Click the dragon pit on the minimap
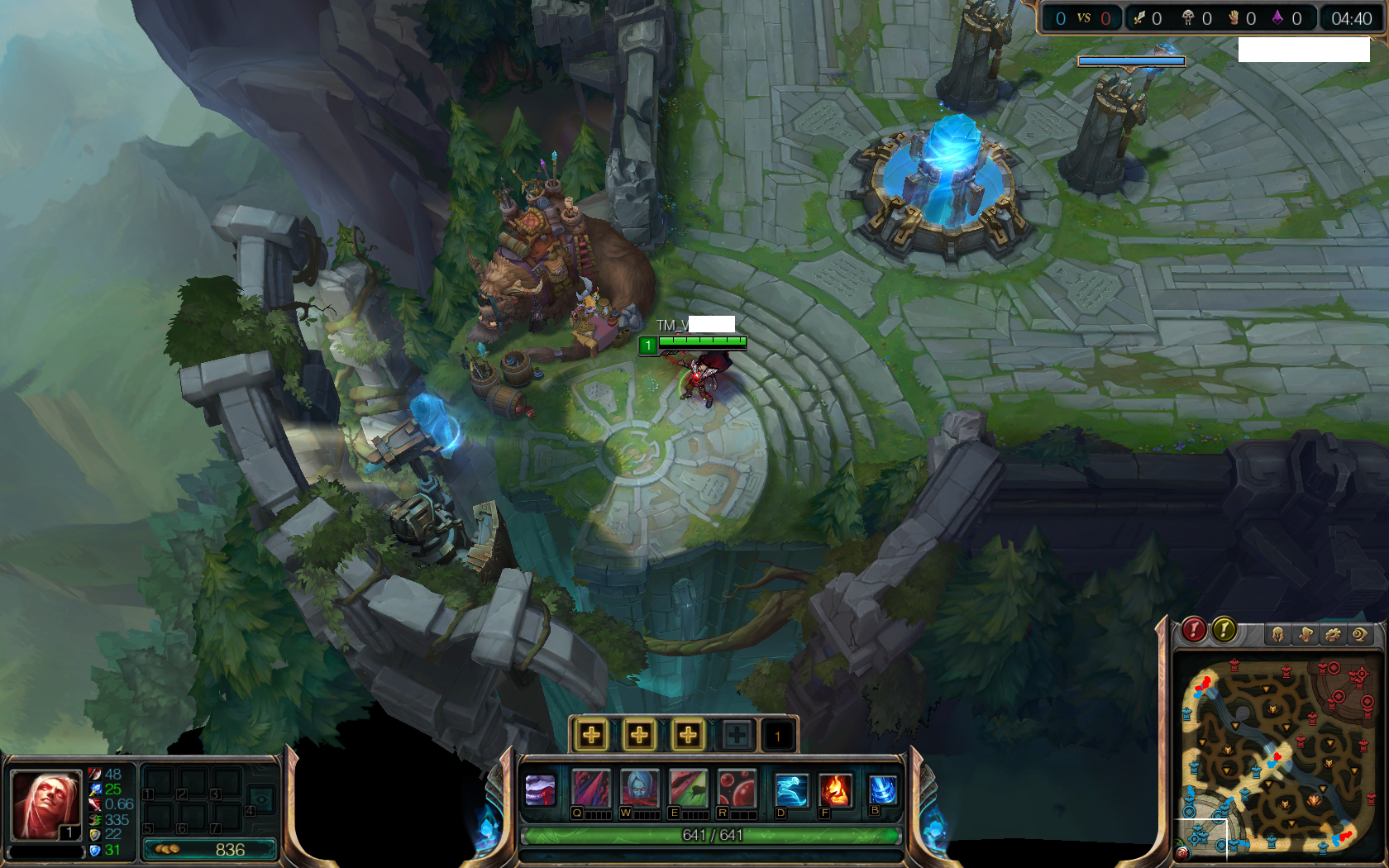The width and height of the screenshot is (1389, 868). tap(1313, 799)
